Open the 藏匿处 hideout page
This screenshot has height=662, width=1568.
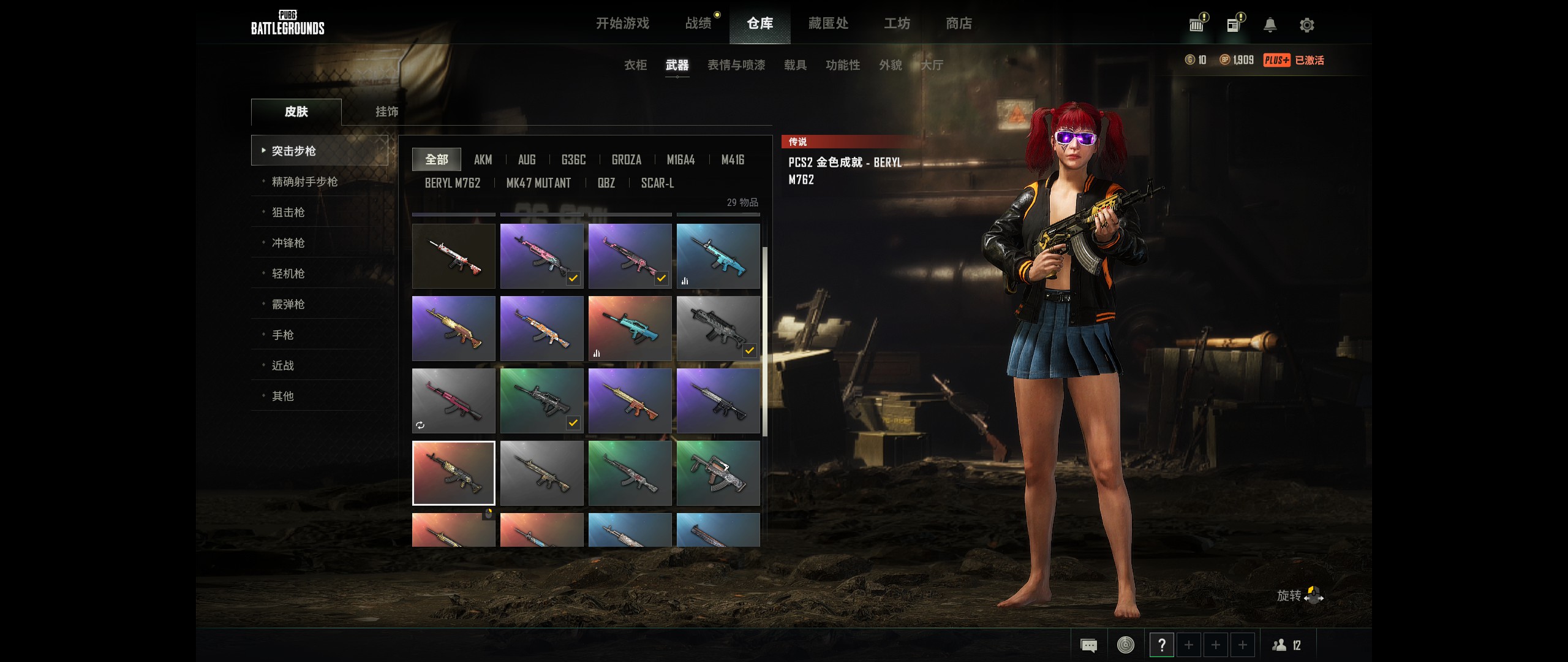point(828,23)
